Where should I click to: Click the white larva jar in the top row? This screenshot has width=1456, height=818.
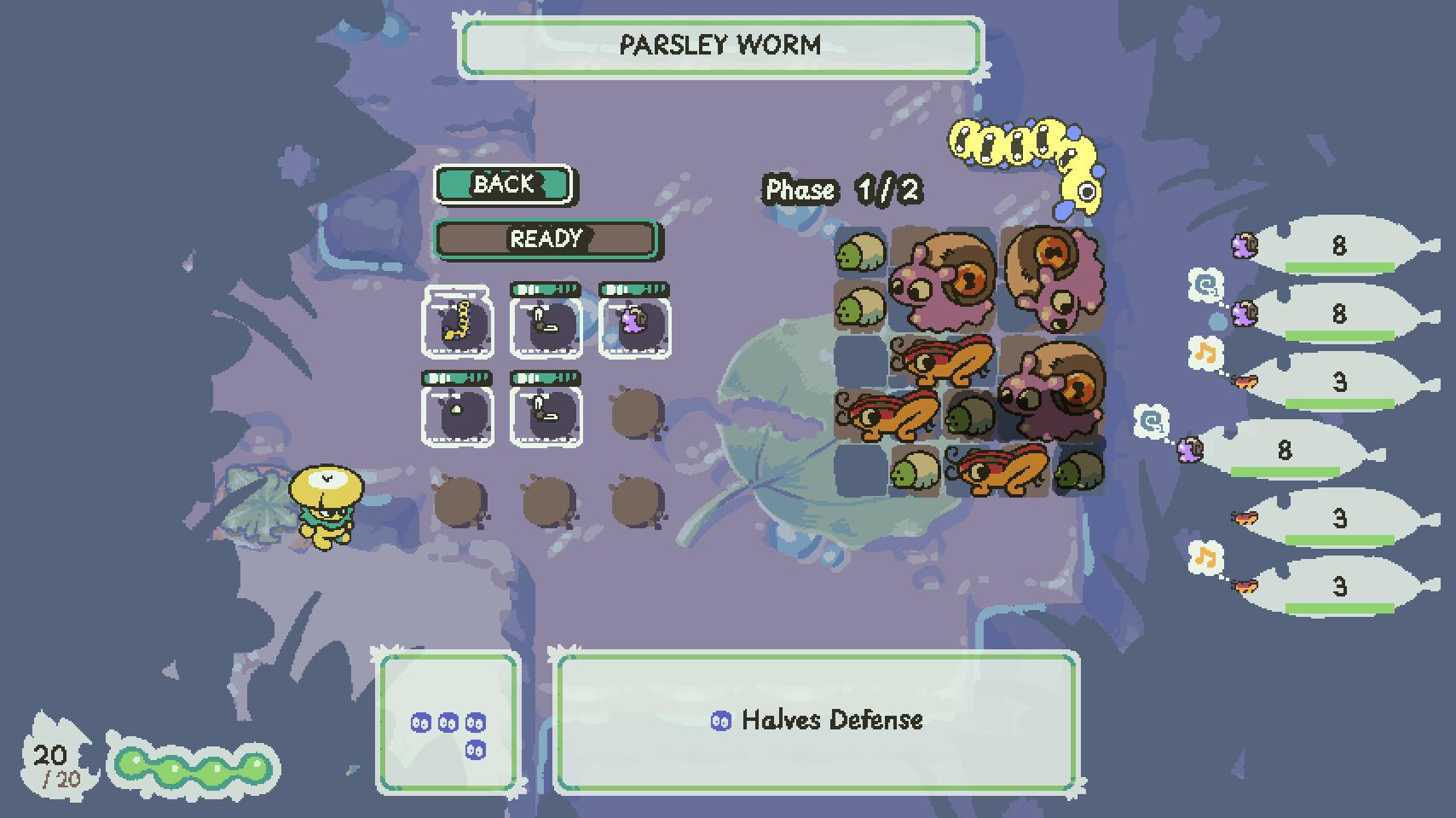(x=546, y=325)
